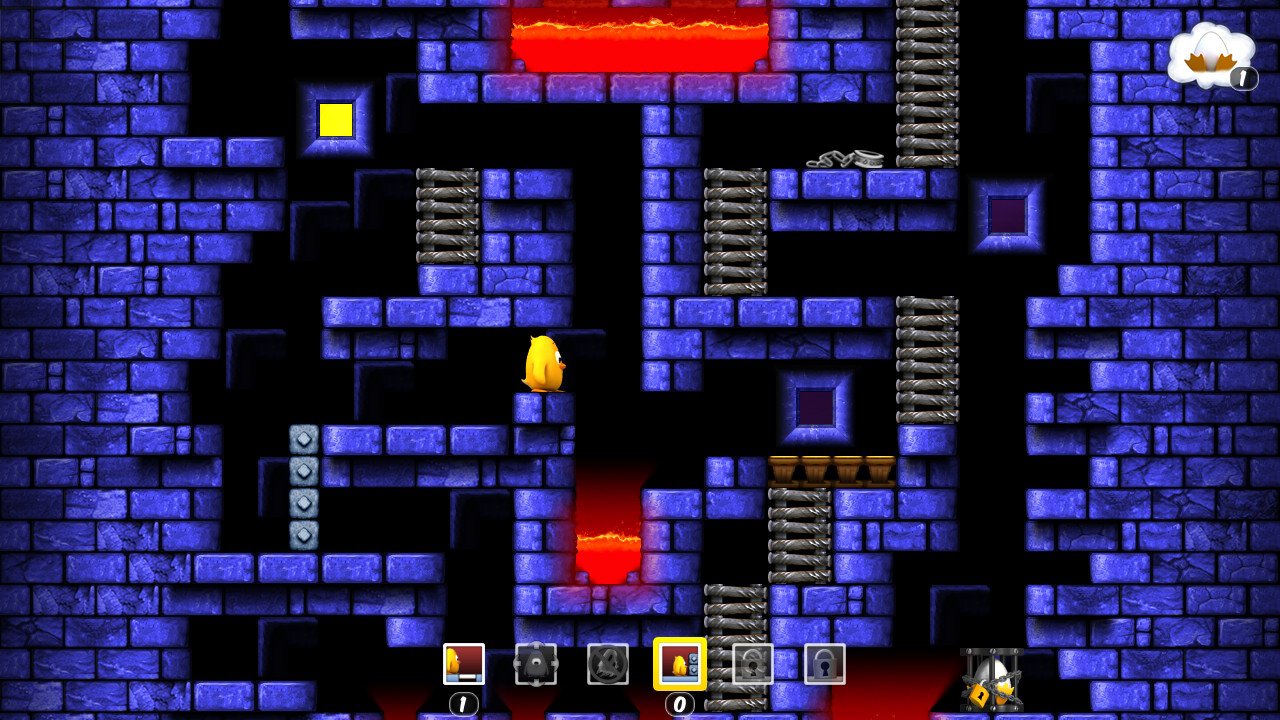Select the Telewarp item icon
Screen dimensions: 1280x720
[537, 663]
